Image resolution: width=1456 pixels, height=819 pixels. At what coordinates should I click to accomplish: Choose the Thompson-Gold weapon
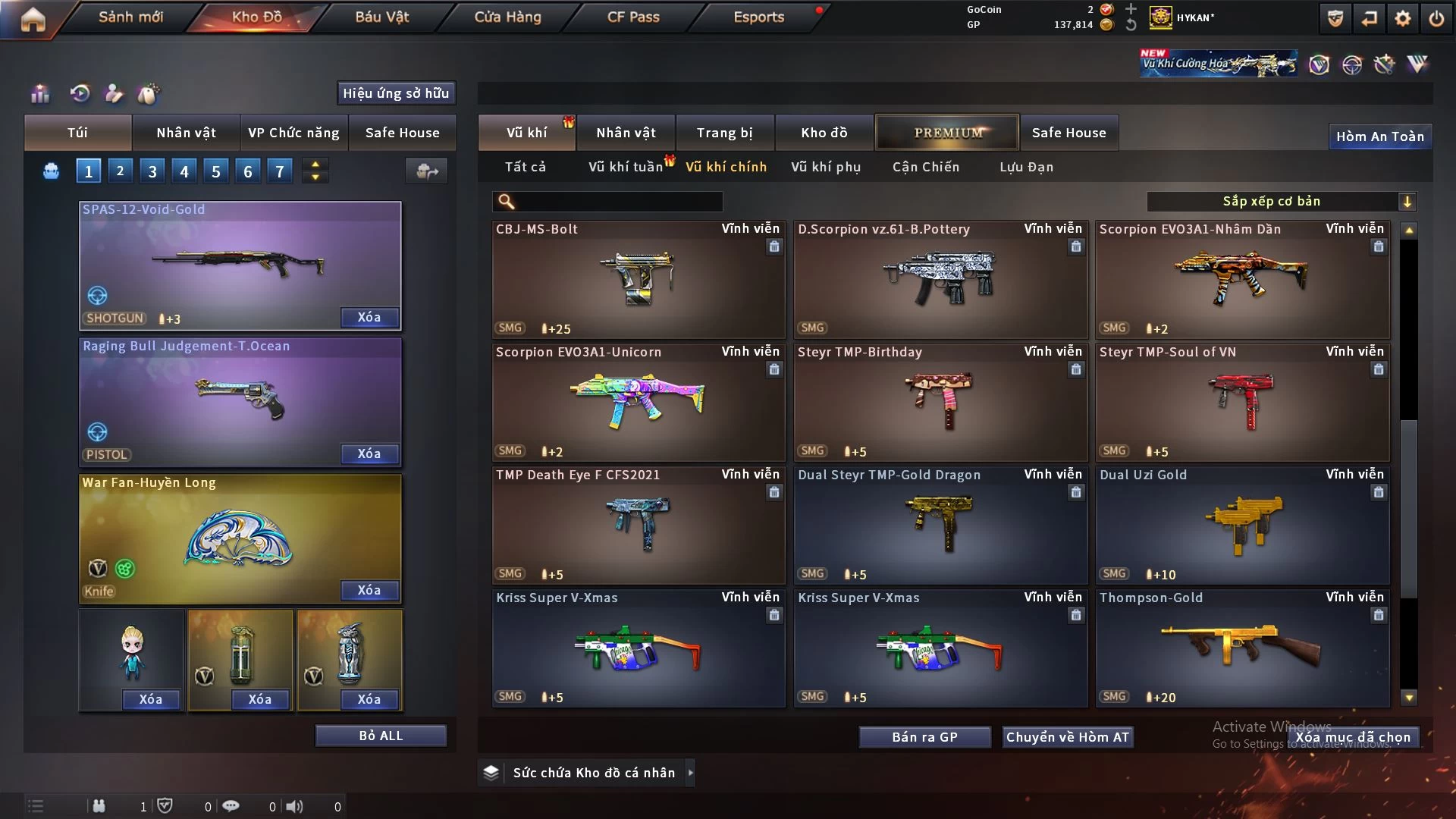(1241, 648)
